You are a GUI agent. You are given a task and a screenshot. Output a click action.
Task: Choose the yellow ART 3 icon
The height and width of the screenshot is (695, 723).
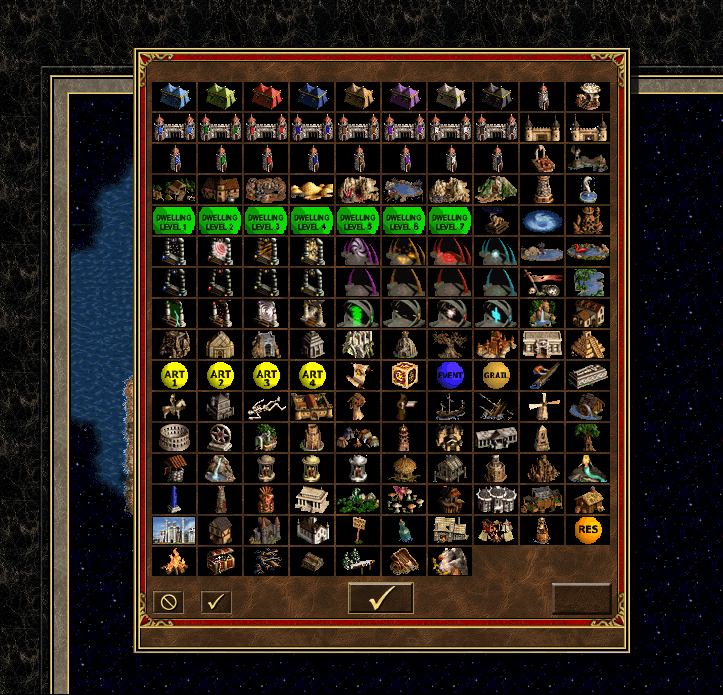(x=266, y=375)
